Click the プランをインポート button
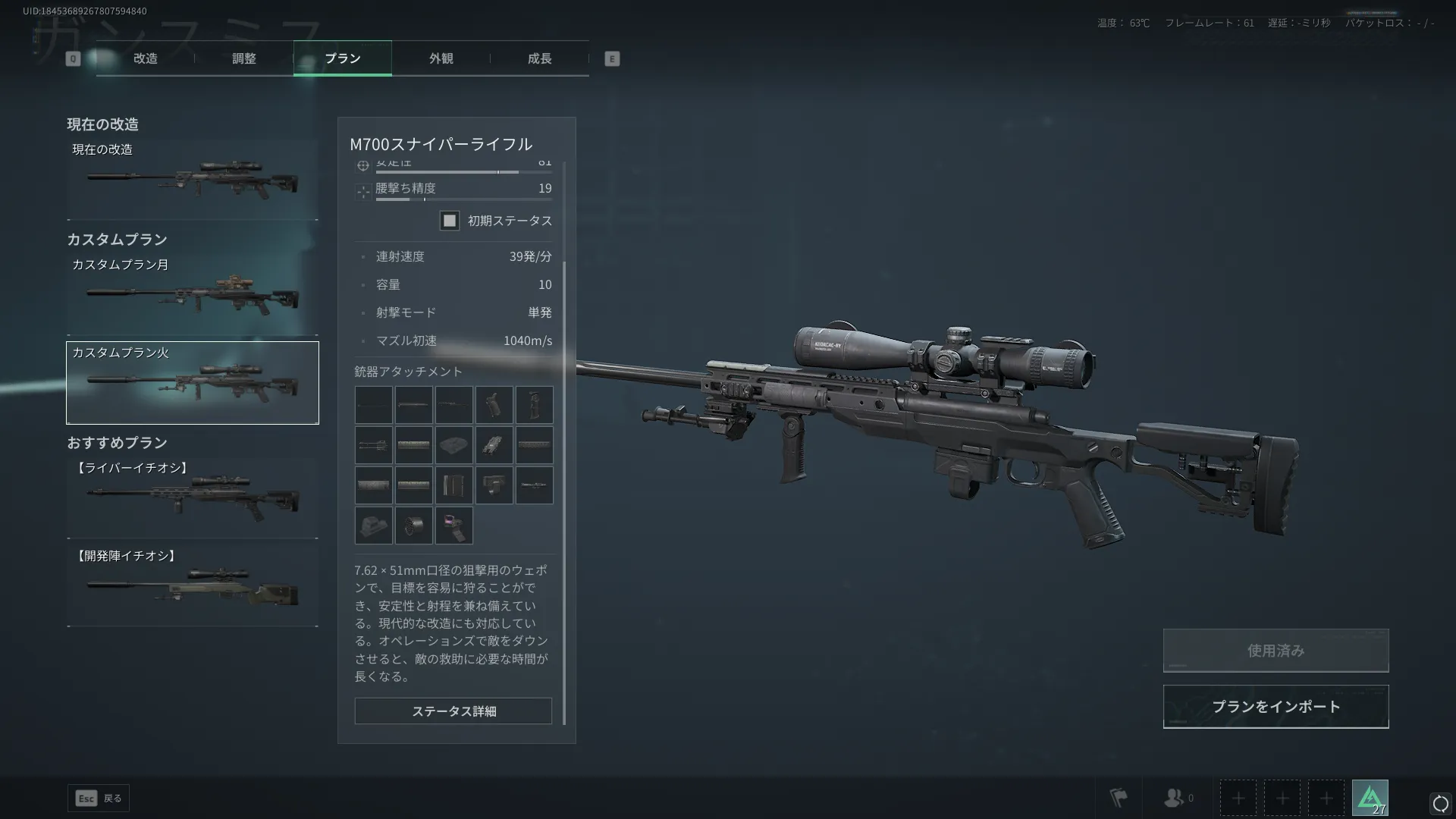Viewport: 1456px width, 819px height. [x=1276, y=707]
